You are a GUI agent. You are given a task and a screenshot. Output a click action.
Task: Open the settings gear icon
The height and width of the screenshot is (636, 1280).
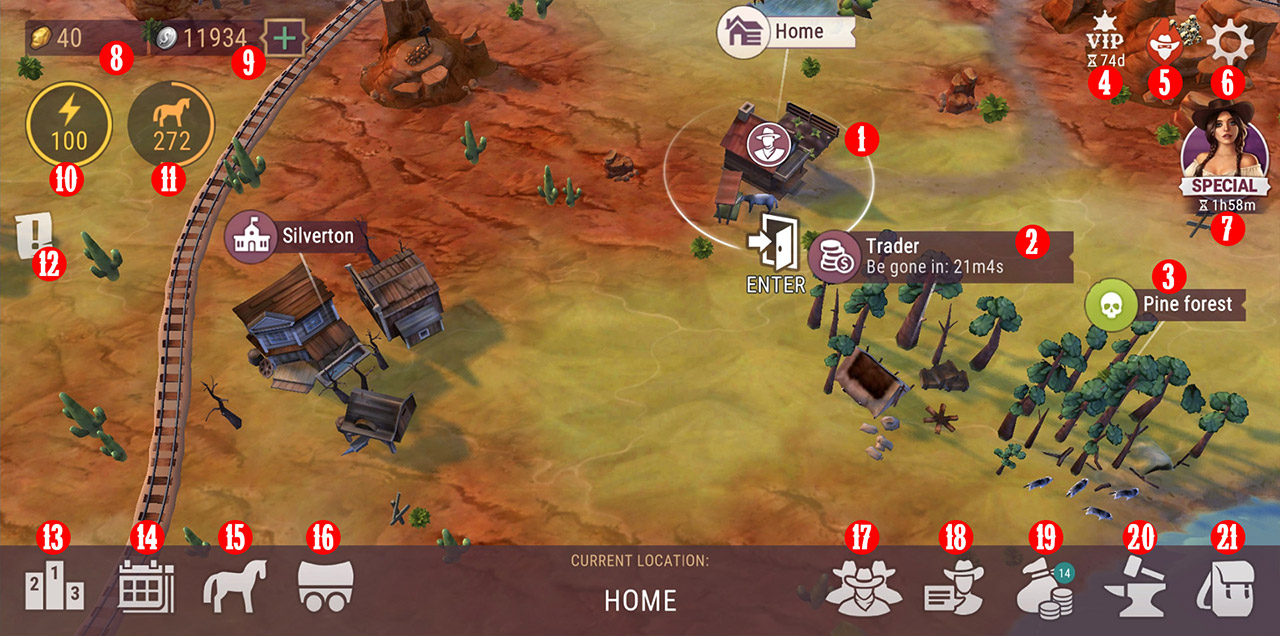point(1225,42)
